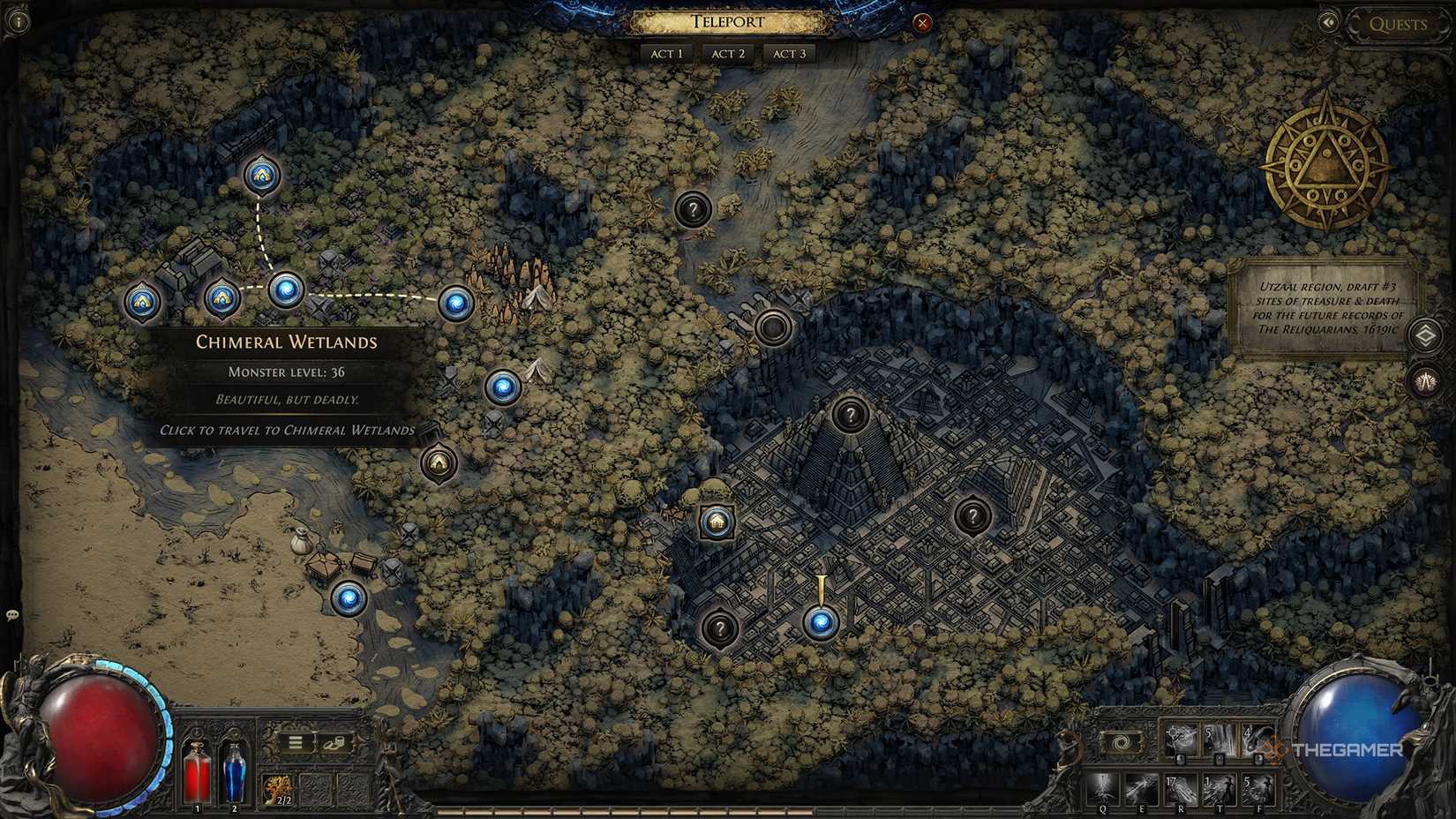1456x819 pixels.
Task: Switch to the Act 2 tab
Action: coord(727,54)
